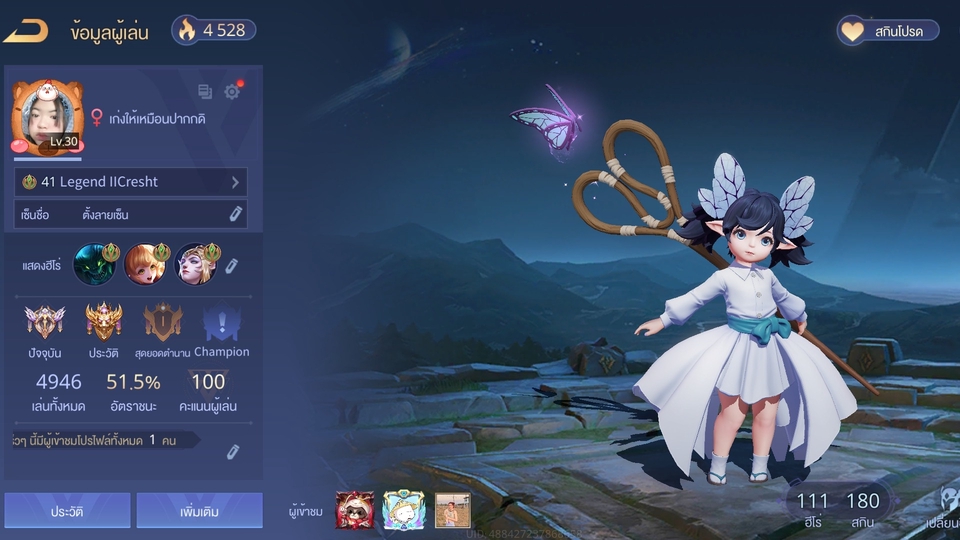Open the white cat visitor's profile
The image size is (960, 540).
pyautogui.click(x=403, y=510)
